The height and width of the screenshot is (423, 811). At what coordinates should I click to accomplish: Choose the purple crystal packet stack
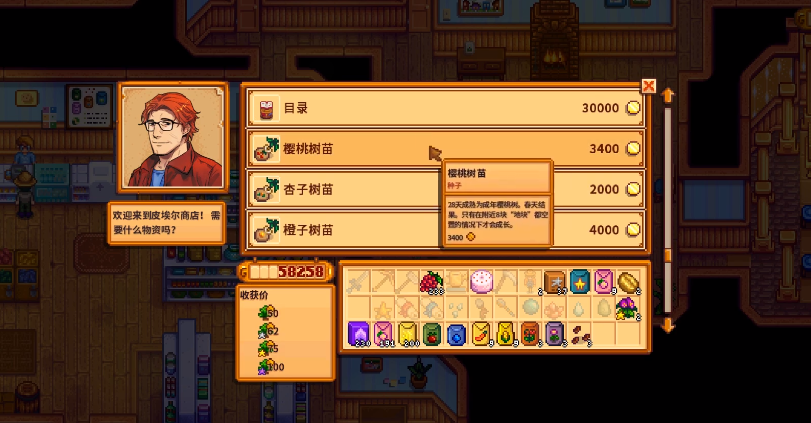point(359,333)
